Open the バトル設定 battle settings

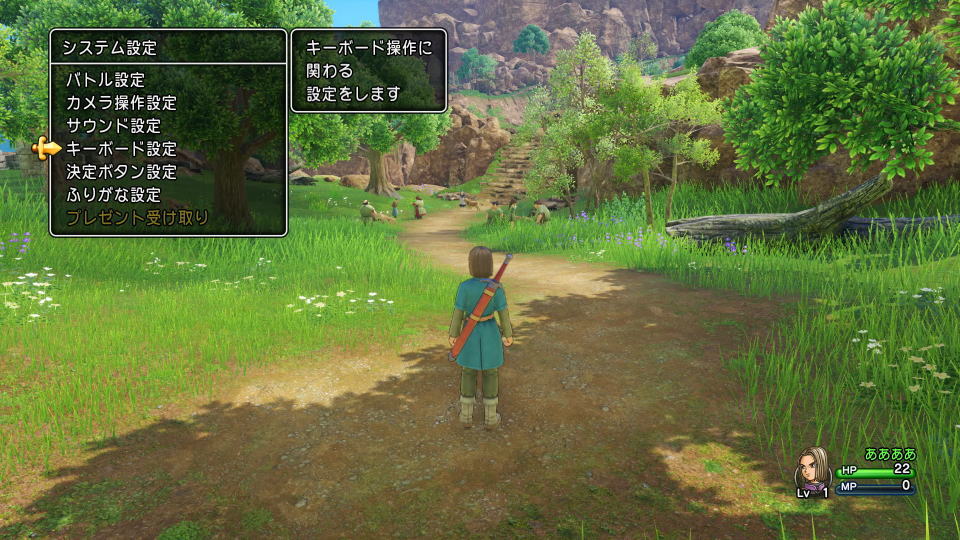105,80
